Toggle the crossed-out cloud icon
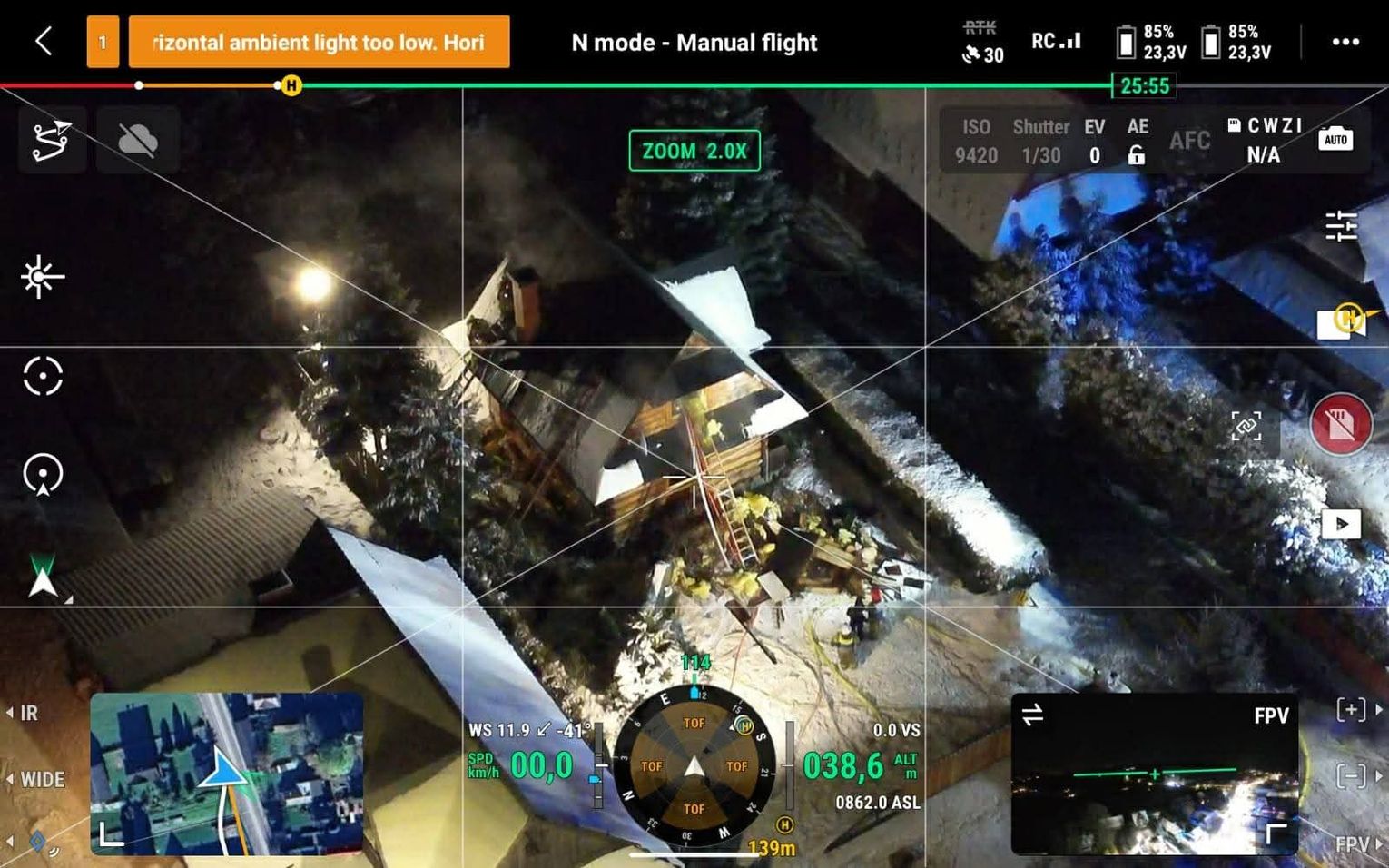 pos(137,140)
